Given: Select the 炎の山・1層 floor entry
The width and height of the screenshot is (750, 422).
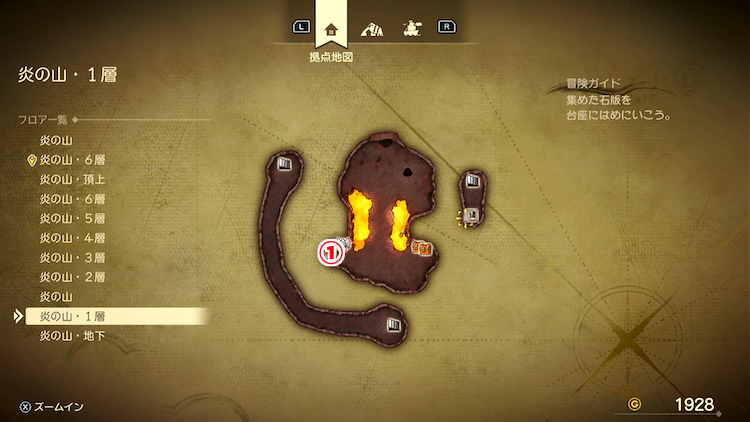Looking at the screenshot, I should click(x=73, y=316).
